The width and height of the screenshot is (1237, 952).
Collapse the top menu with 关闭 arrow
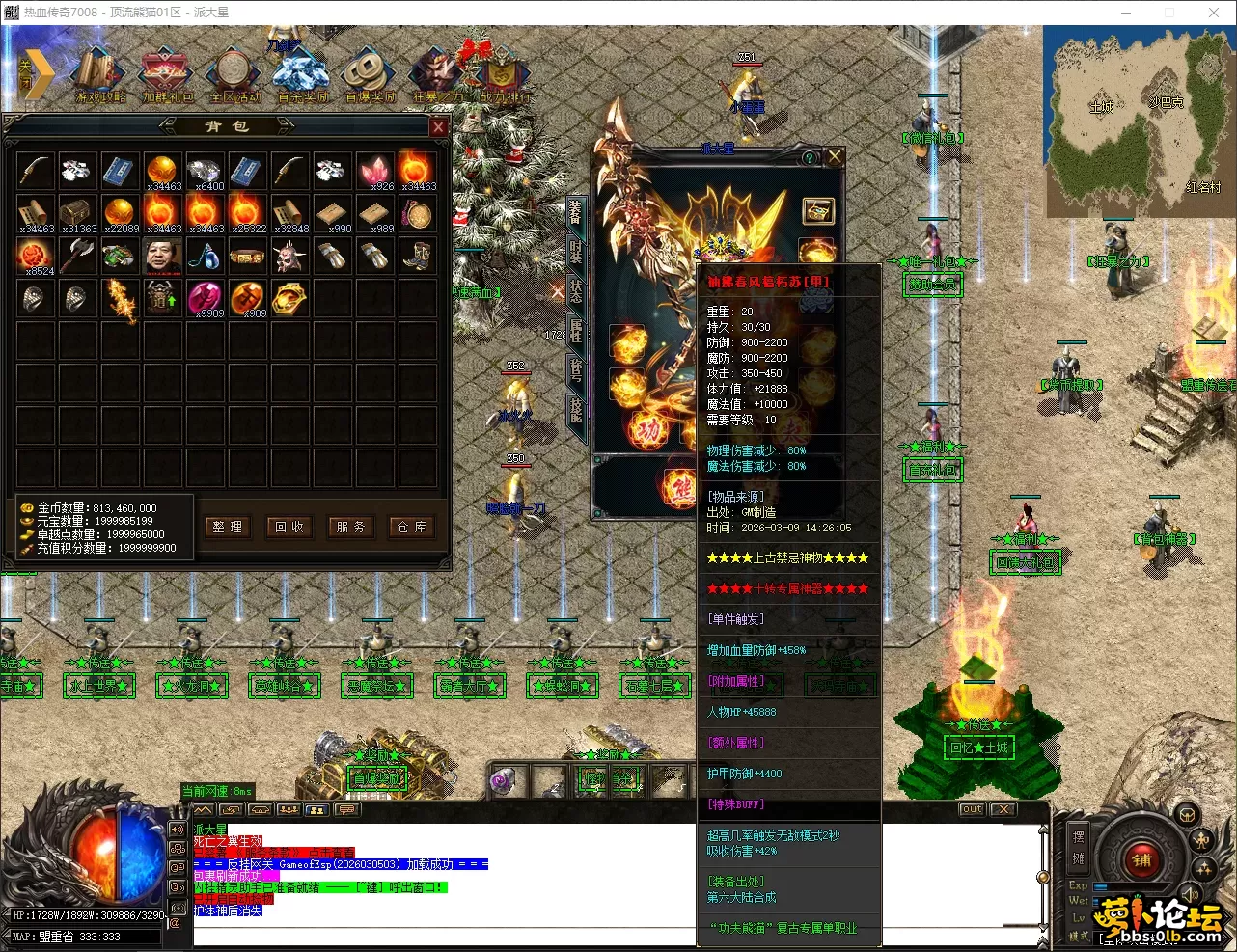pos(36,73)
